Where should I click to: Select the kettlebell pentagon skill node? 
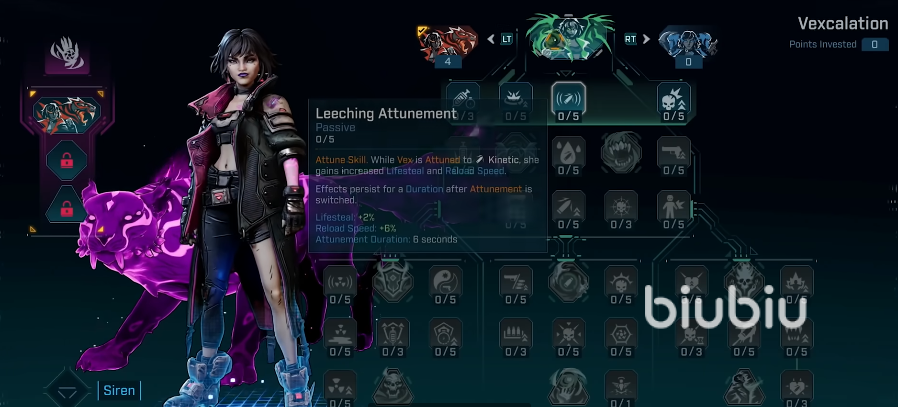click(444, 334)
